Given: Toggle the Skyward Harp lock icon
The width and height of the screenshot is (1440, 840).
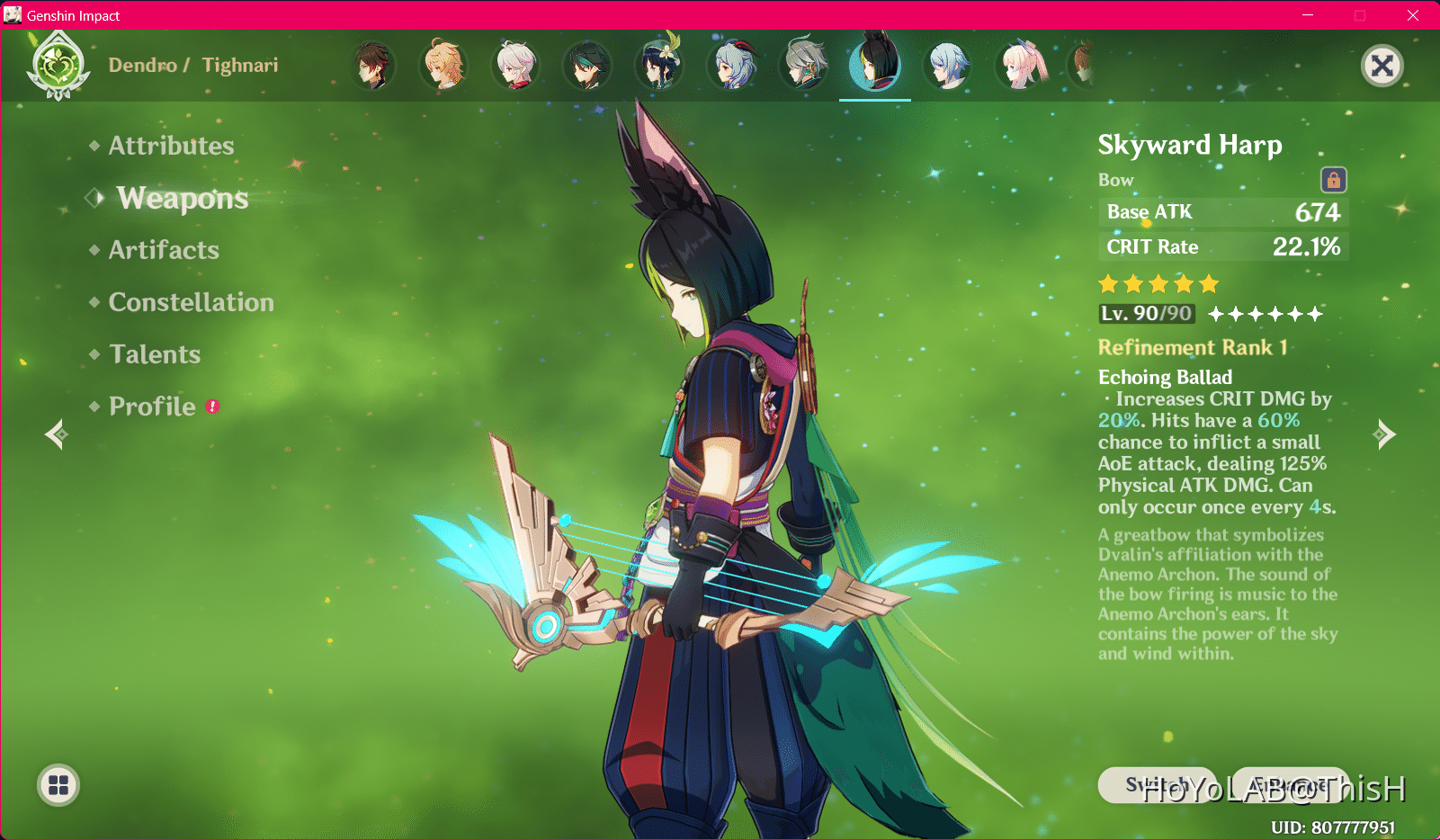Looking at the screenshot, I should [1334, 179].
